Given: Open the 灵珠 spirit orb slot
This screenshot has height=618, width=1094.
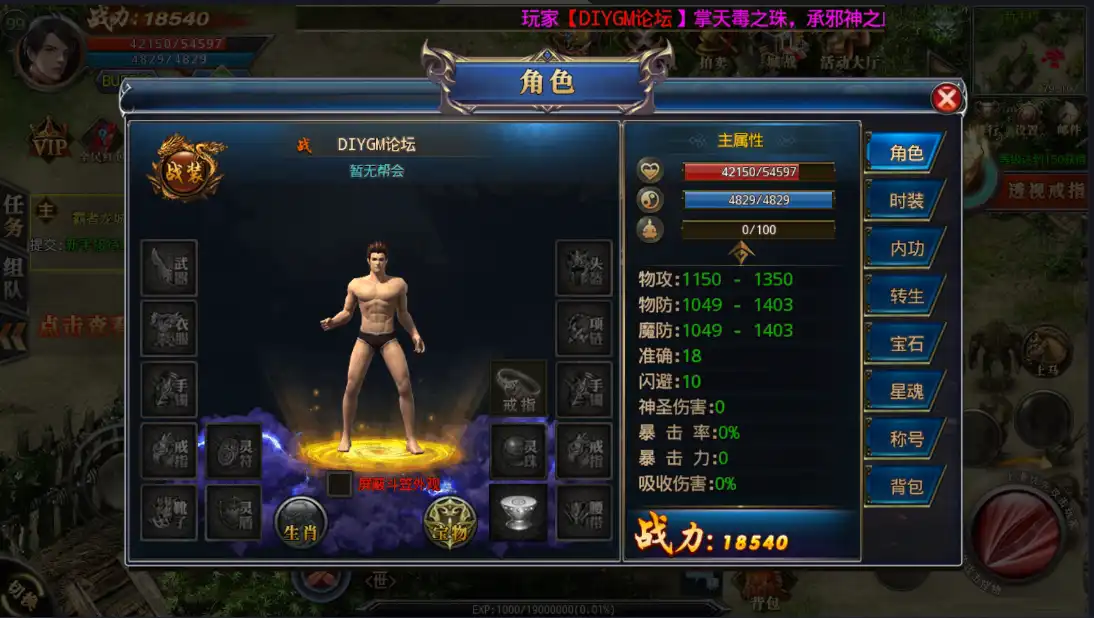Looking at the screenshot, I should (518, 451).
